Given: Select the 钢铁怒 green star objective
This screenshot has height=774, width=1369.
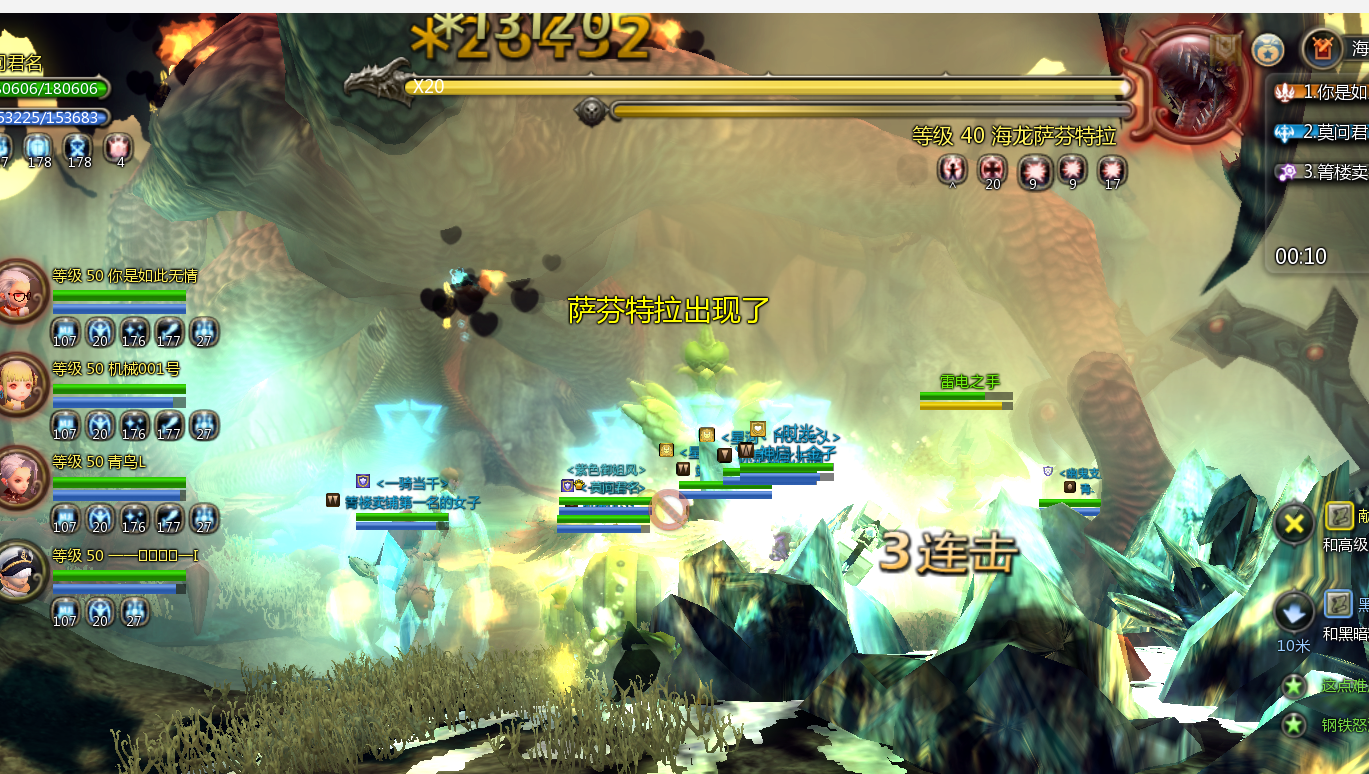Looking at the screenshot, I should click(1295, 725).
